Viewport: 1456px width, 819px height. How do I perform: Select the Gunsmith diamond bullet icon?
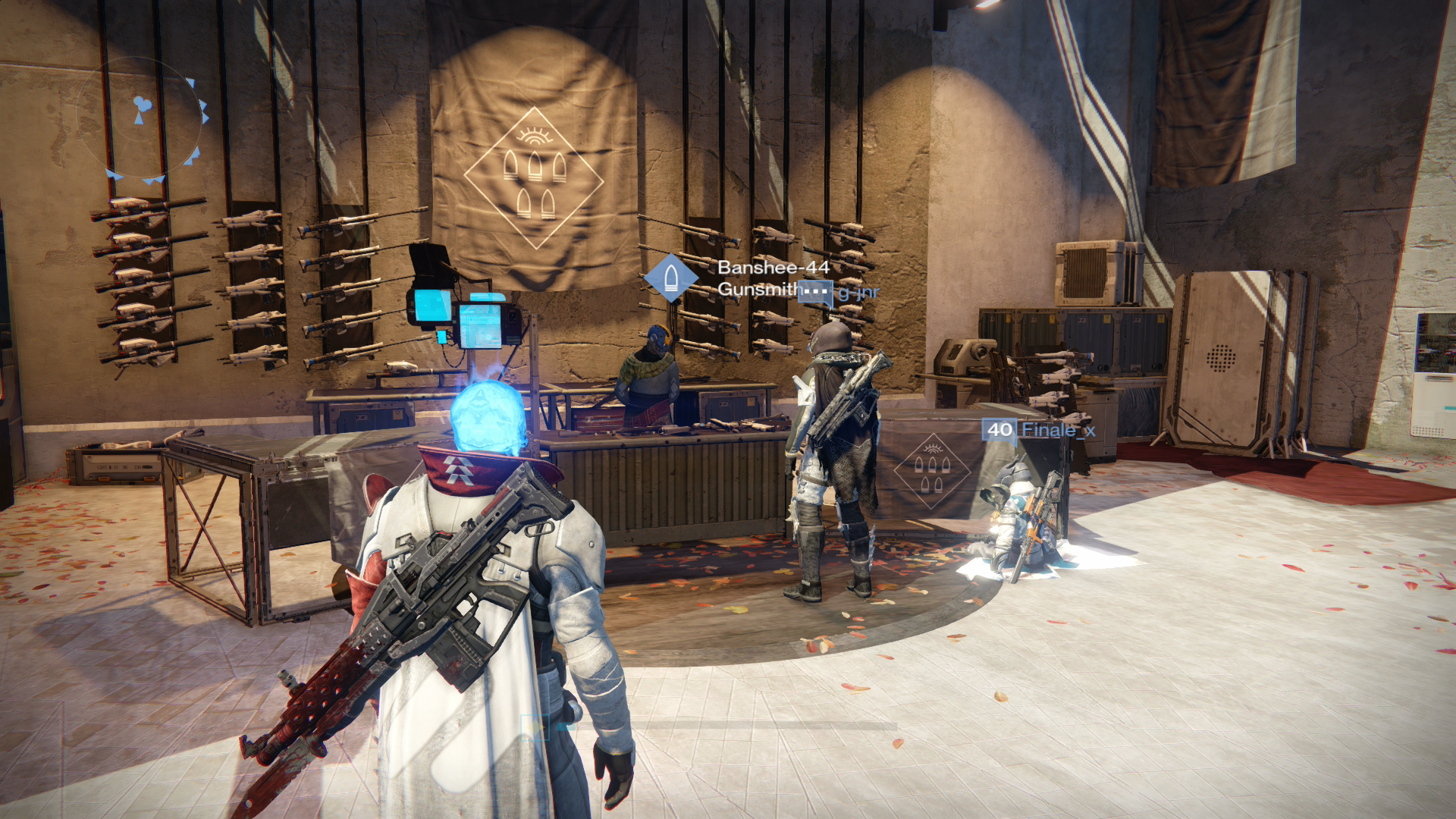[671, 278]
